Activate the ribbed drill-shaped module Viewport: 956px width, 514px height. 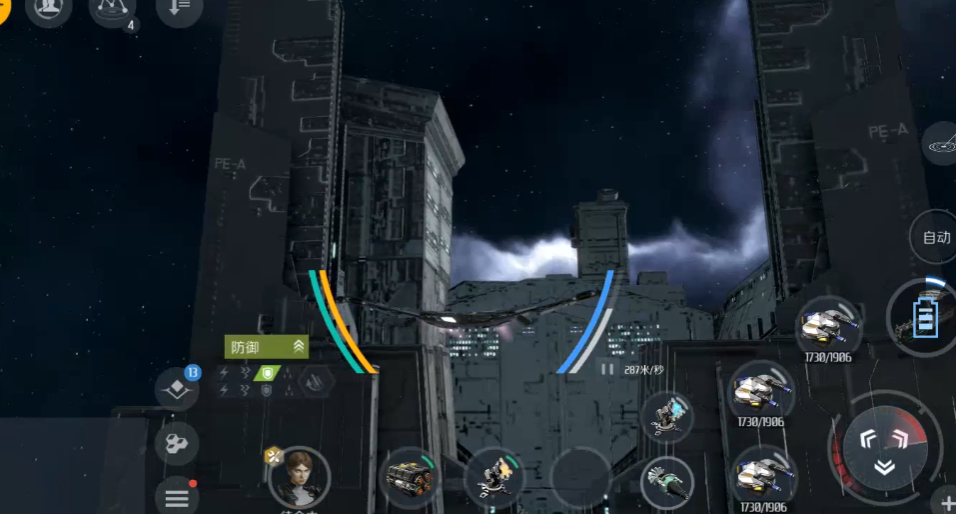[667, 483]
